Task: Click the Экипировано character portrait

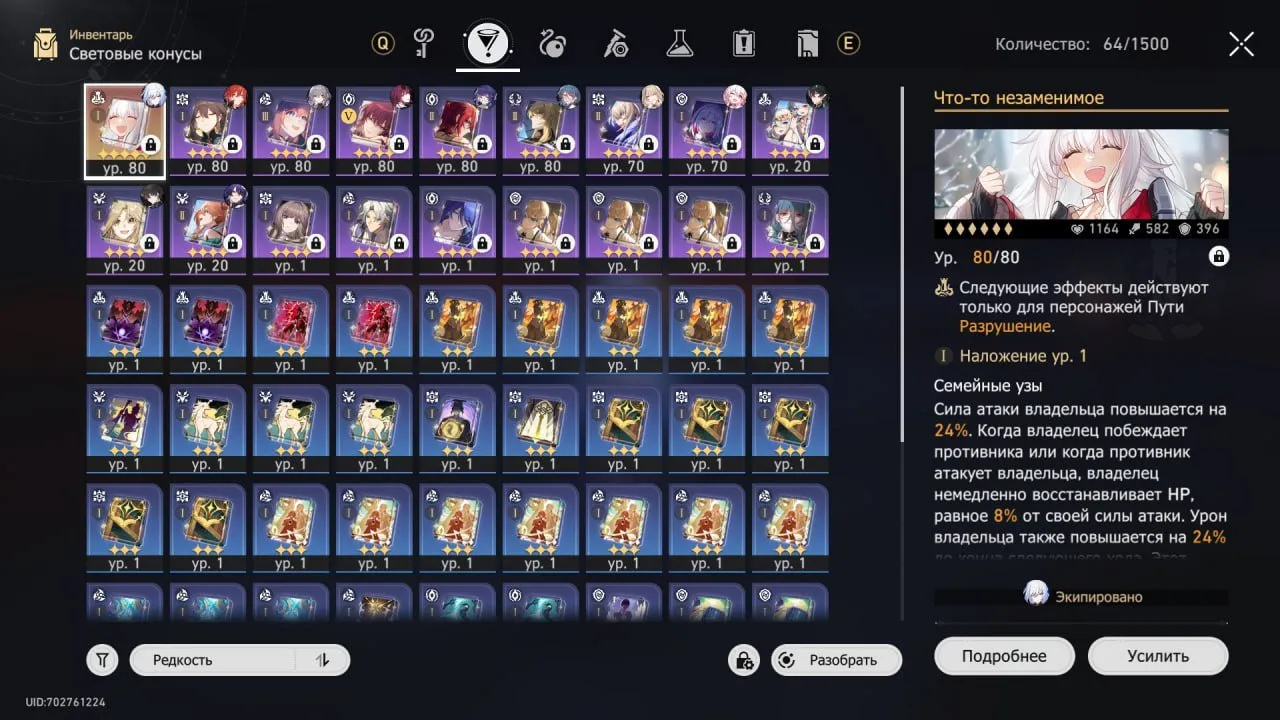Action: click(x=1036, y=596)
